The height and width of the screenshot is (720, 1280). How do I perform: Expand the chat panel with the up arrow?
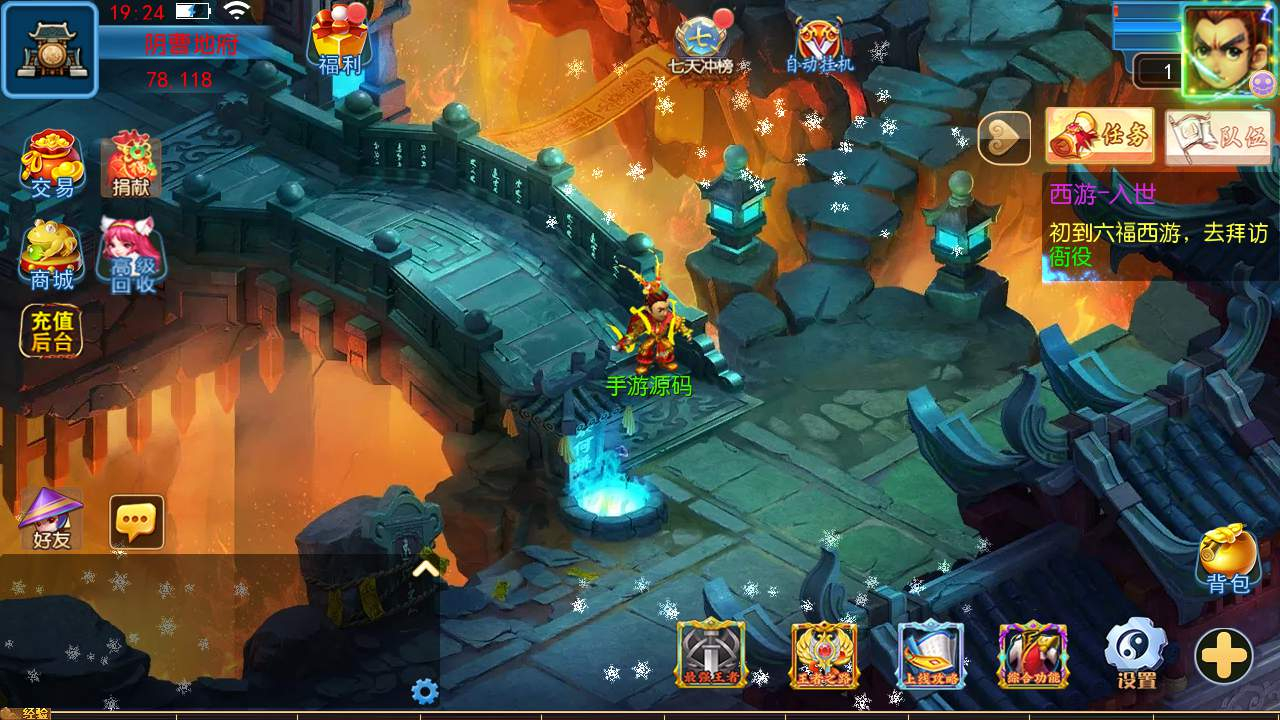[x=426, y=568]
